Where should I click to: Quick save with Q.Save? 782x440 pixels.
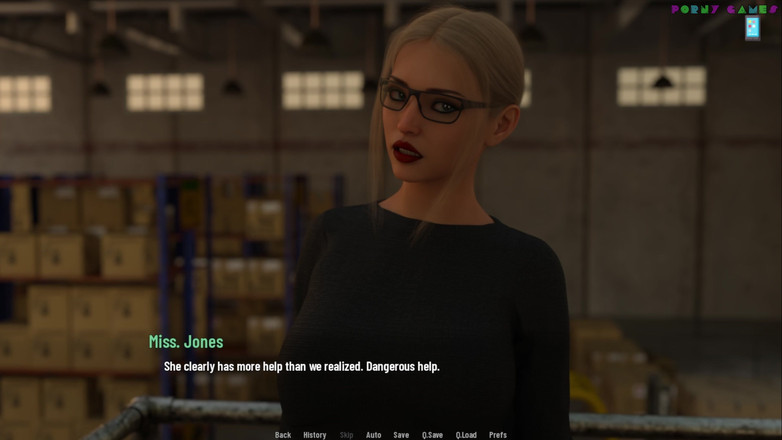[432, 435]
